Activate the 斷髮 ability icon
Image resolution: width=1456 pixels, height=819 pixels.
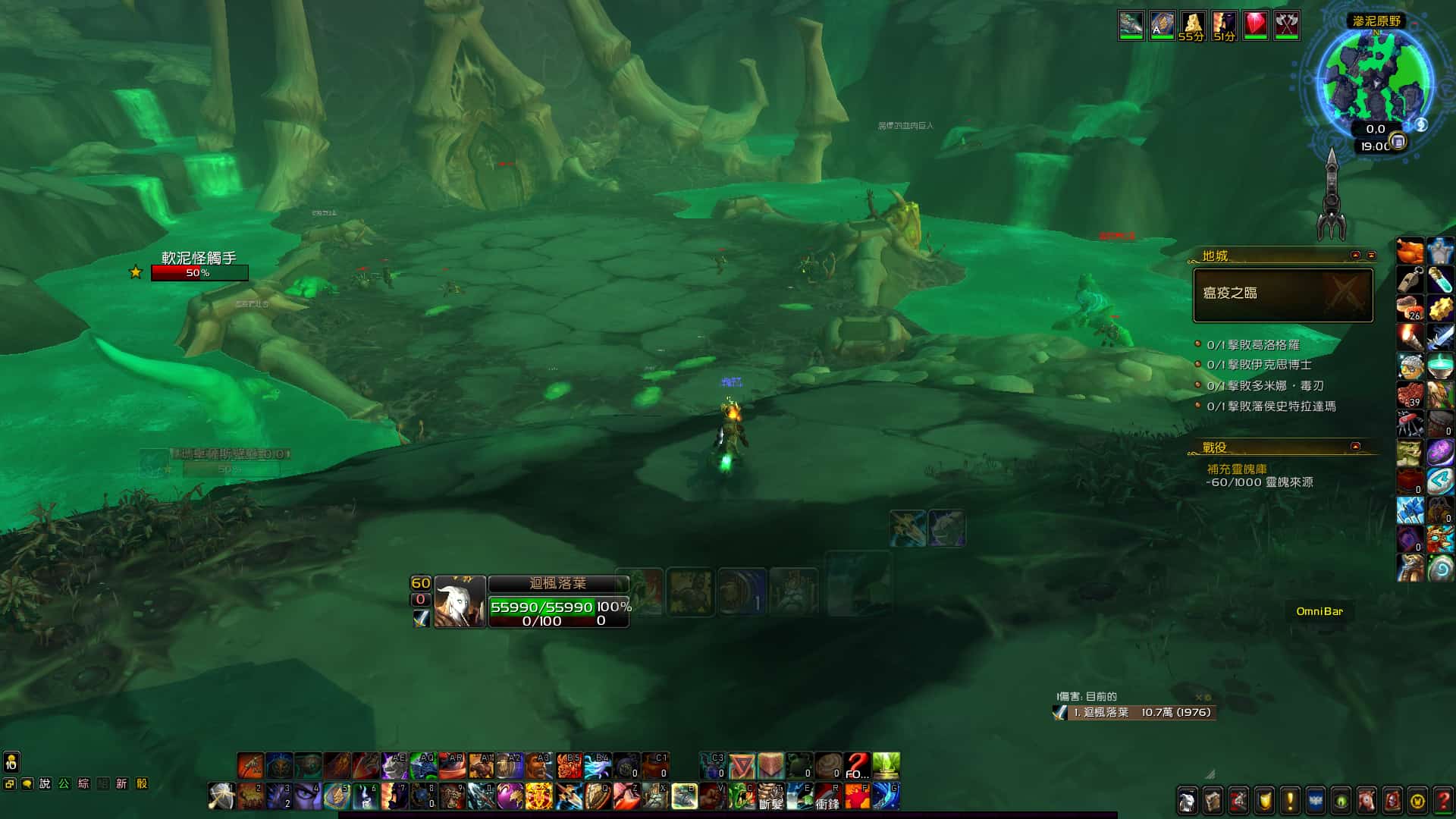pos(770,796)
